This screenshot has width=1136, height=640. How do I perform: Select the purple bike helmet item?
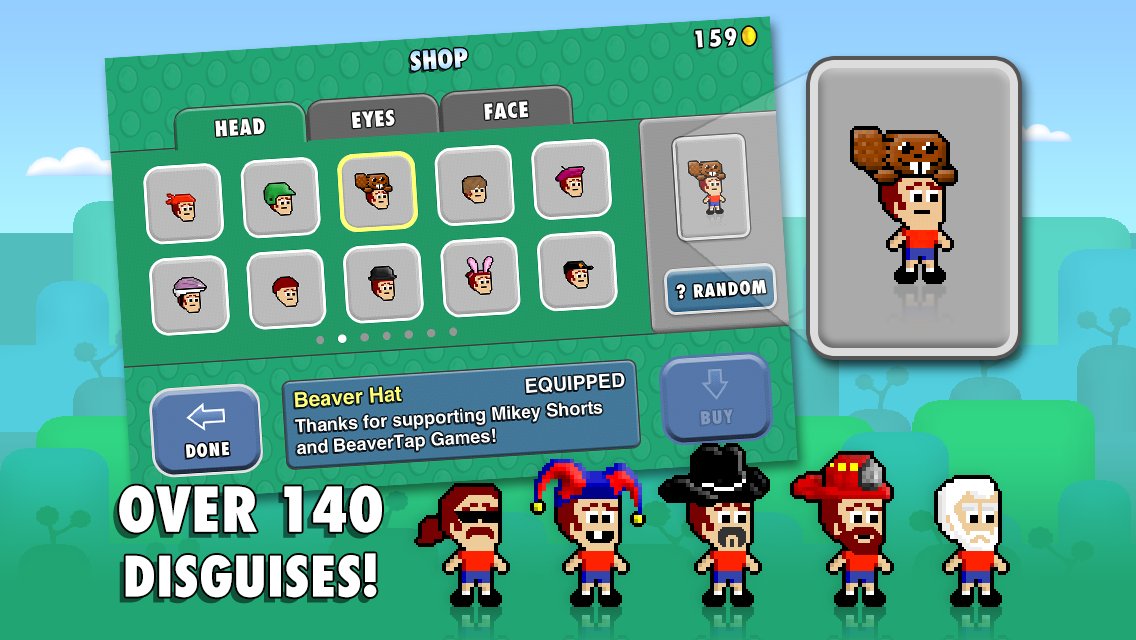click(189, 294)
